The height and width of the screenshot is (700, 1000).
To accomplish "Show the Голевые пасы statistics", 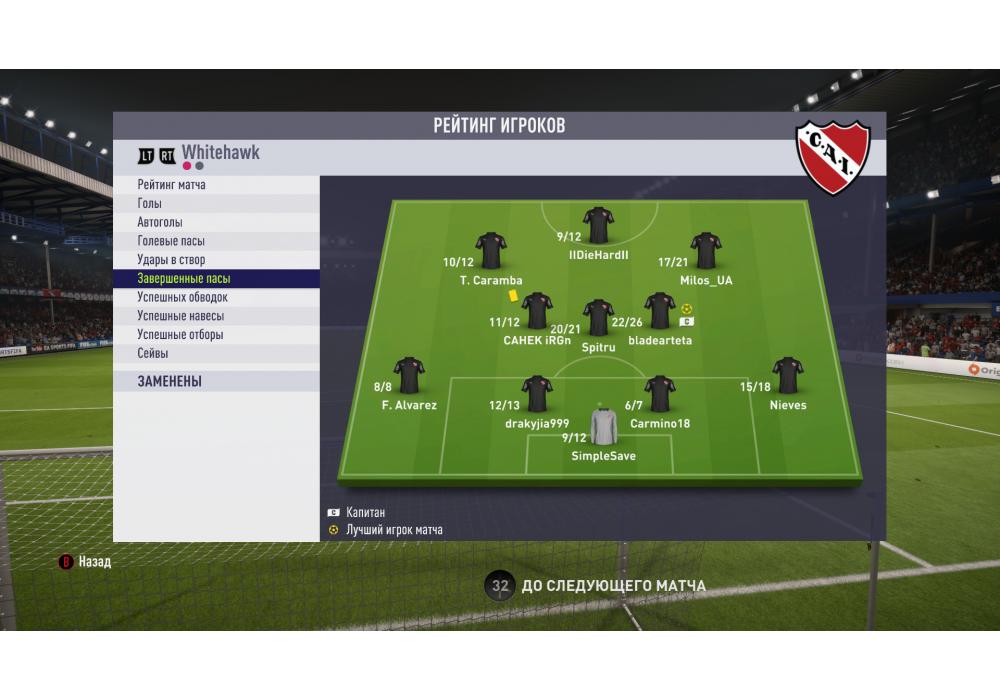I will pos(216,241).
